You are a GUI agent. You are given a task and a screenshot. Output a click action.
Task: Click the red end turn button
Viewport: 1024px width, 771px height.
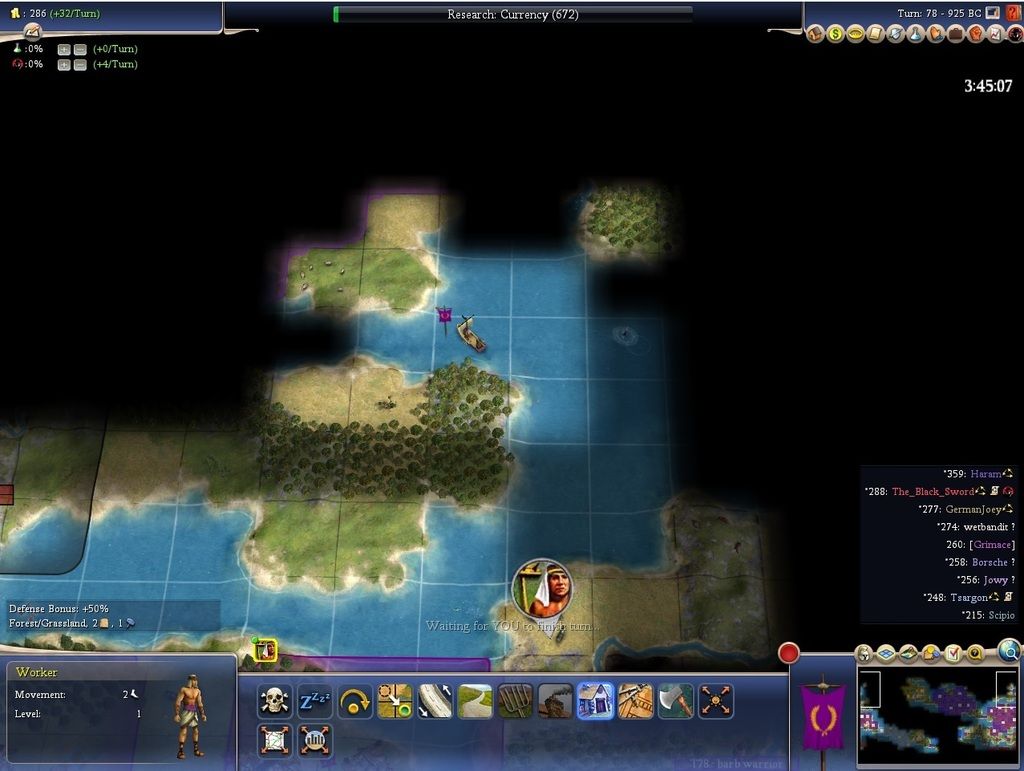(x=789, y=653)
